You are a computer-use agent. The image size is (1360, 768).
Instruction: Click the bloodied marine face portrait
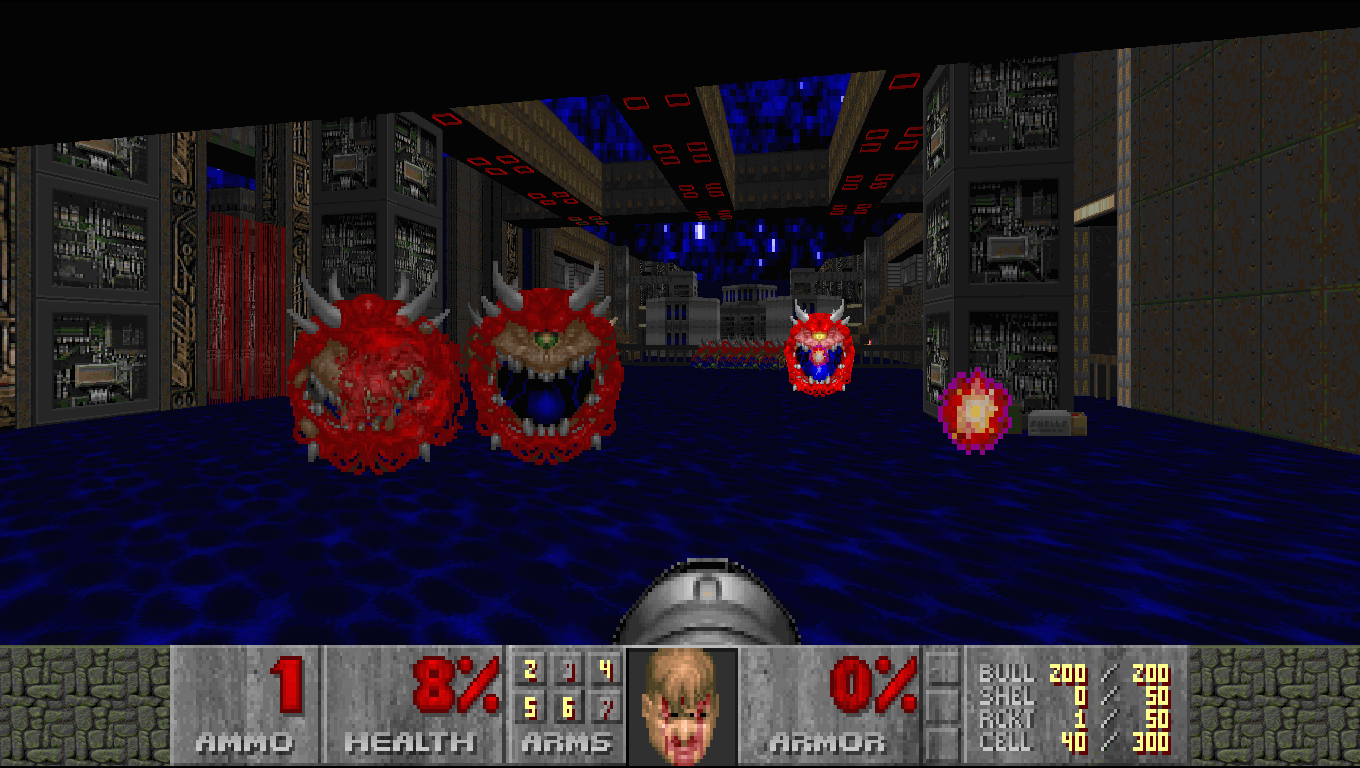point(682,706)
